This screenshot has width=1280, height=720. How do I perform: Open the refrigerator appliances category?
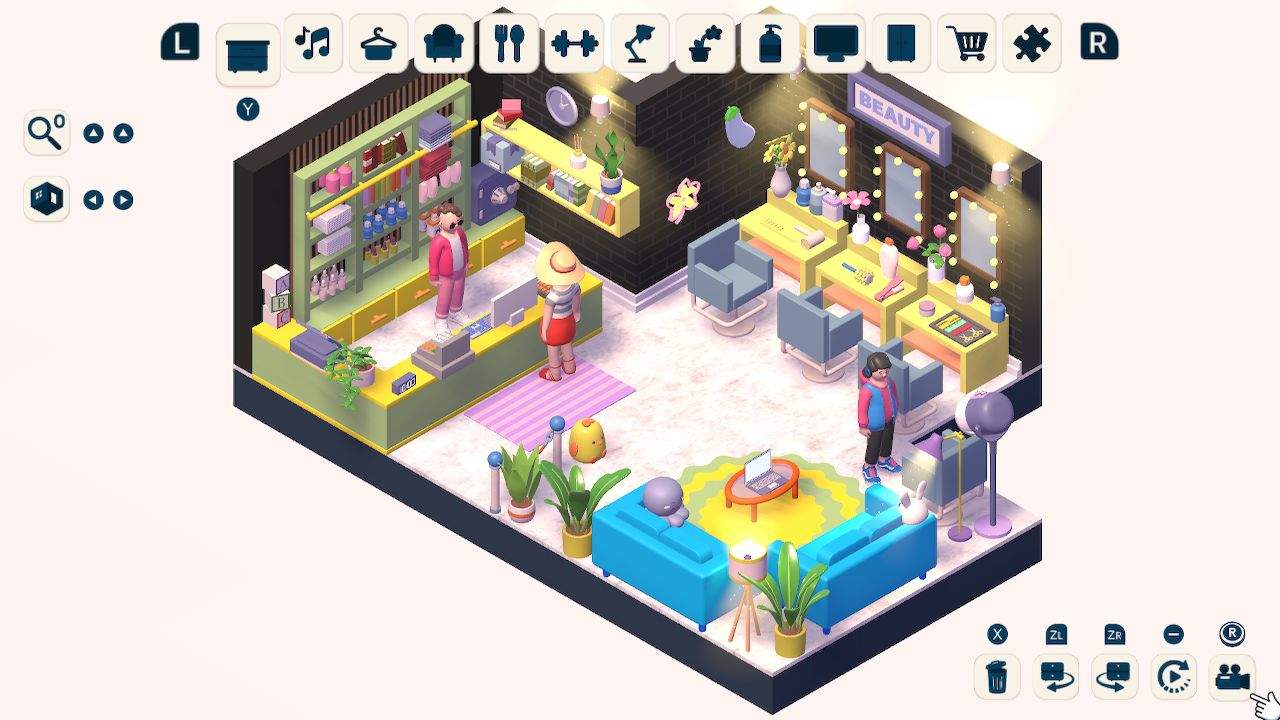900,44
